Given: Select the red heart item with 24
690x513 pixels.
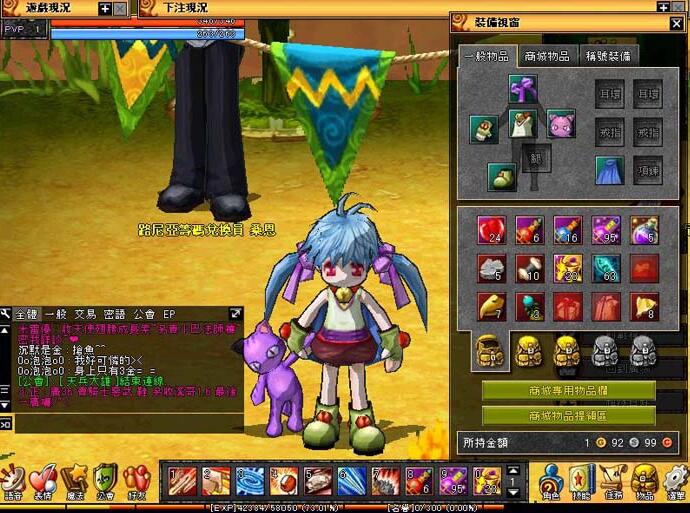Looking at the screenshot, I should tap(490, 229).
